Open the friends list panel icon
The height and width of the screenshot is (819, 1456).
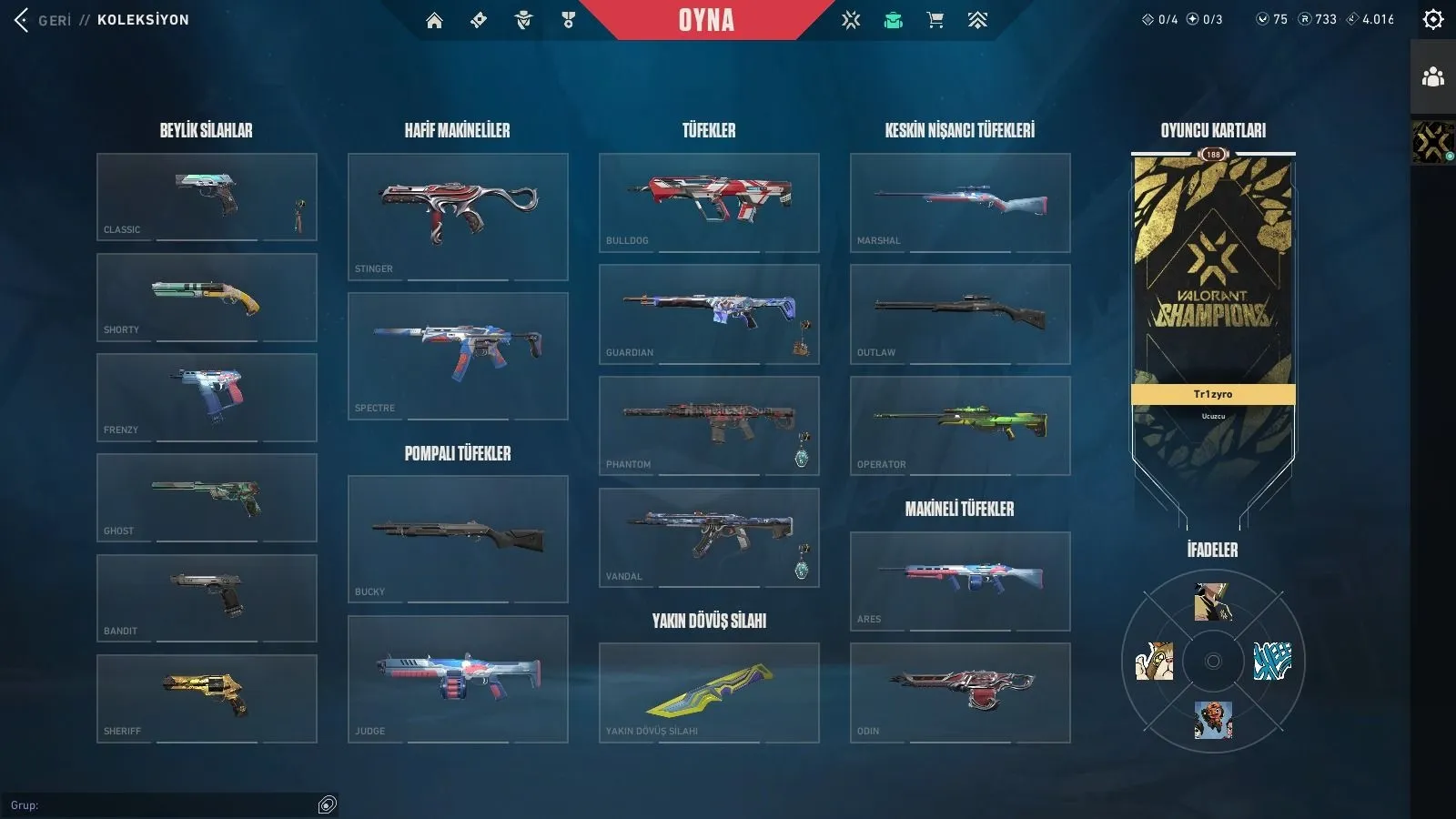1433,76
